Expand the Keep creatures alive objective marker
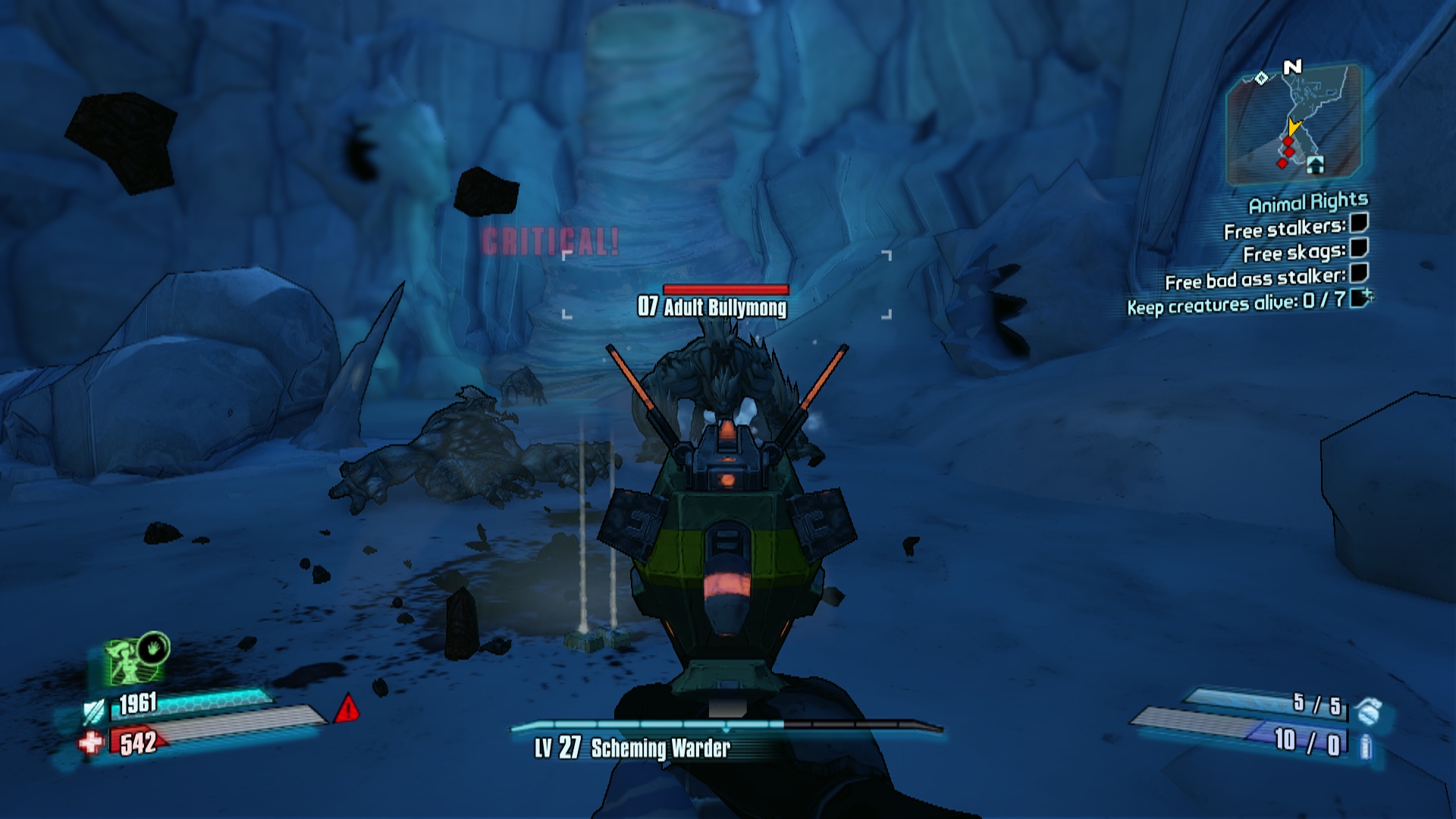The width and height of the screenshot is (1456, 819). click(1361, 298)
